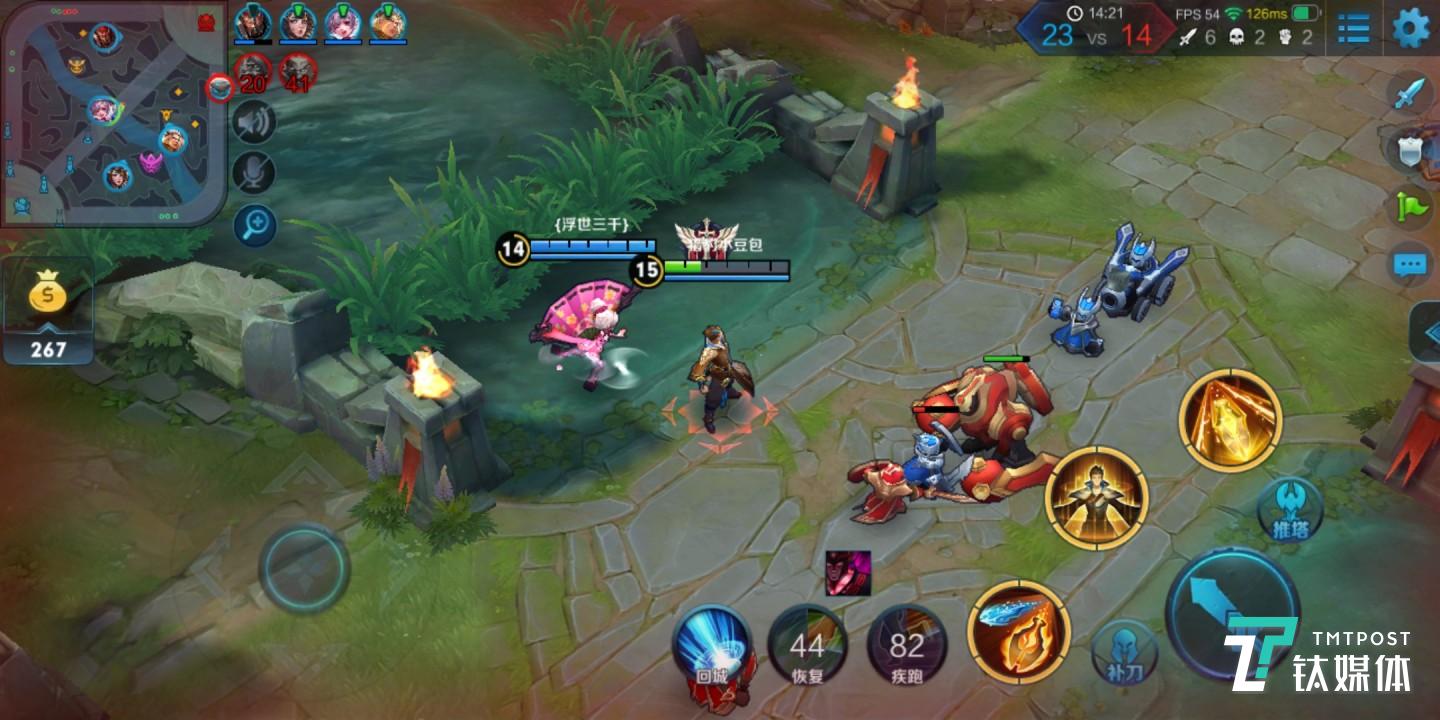
Task: Click the magnifier button below the microphone
Action: click(x=254, y=225)
